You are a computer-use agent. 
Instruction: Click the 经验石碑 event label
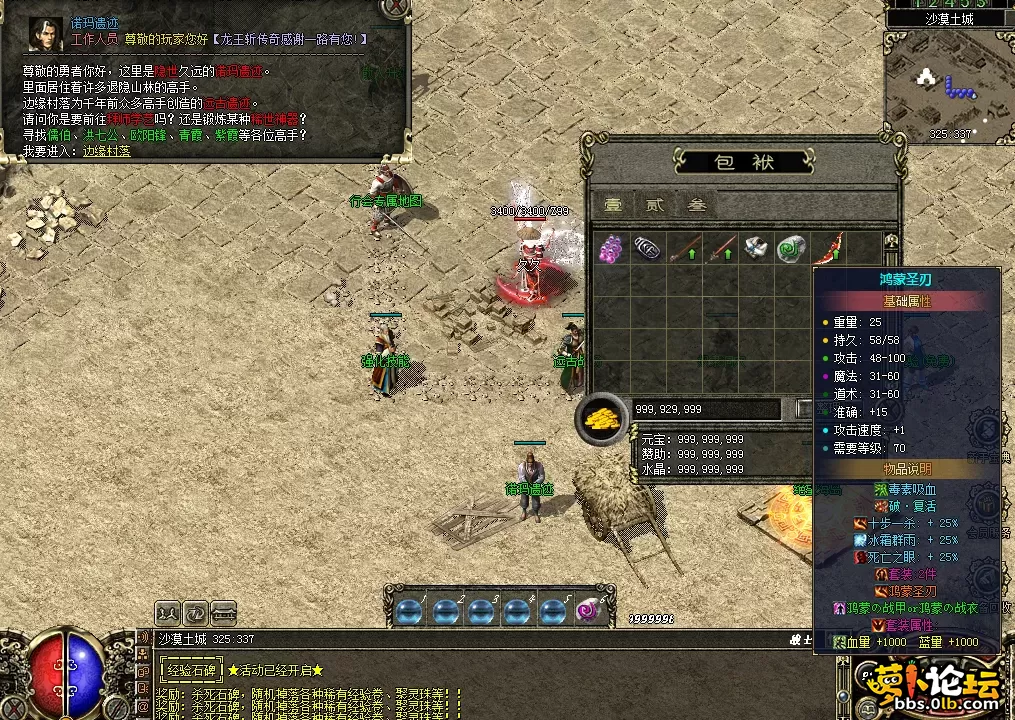tap(190, 670)
